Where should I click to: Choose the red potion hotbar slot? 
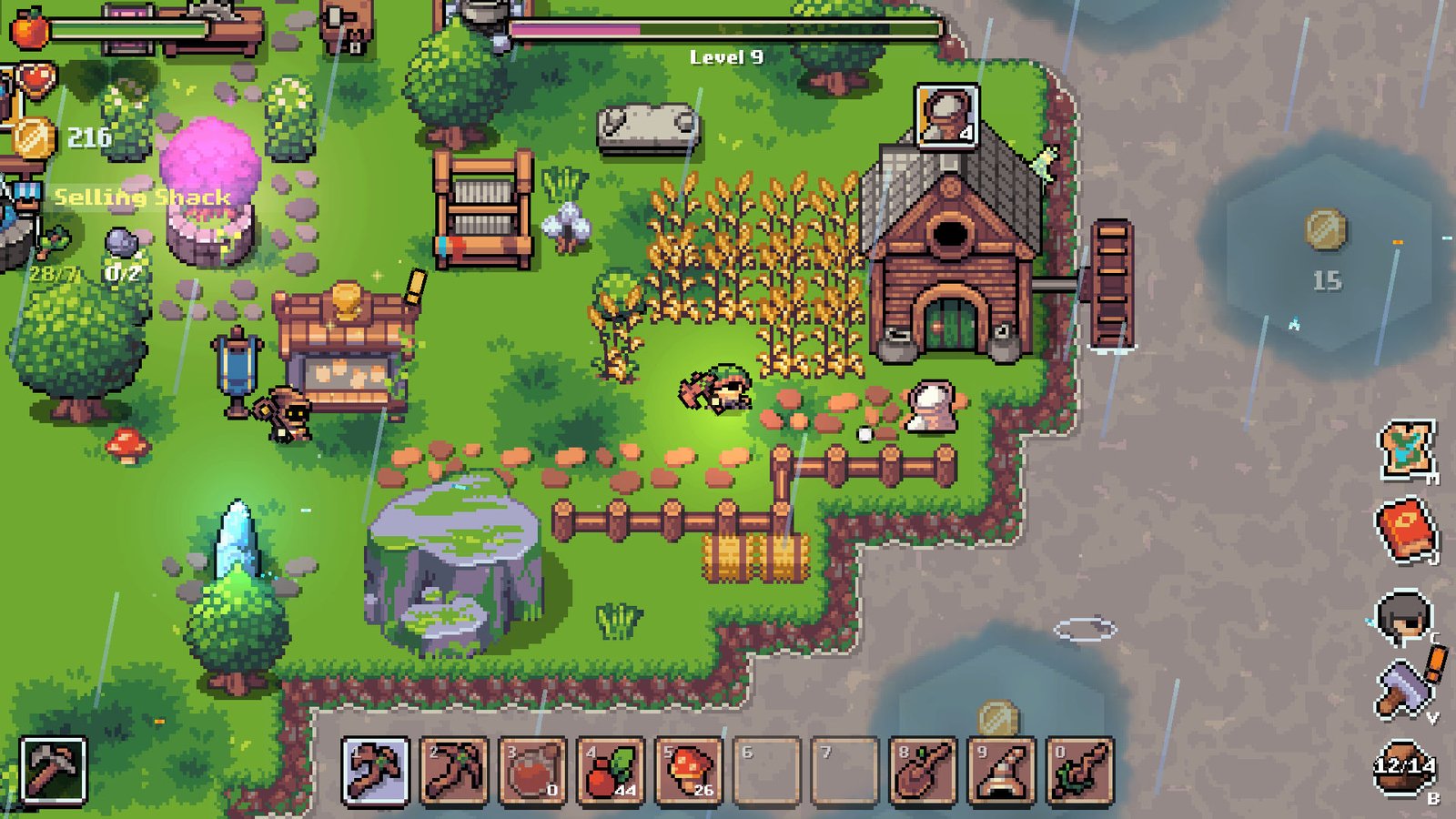click(531, 770)
